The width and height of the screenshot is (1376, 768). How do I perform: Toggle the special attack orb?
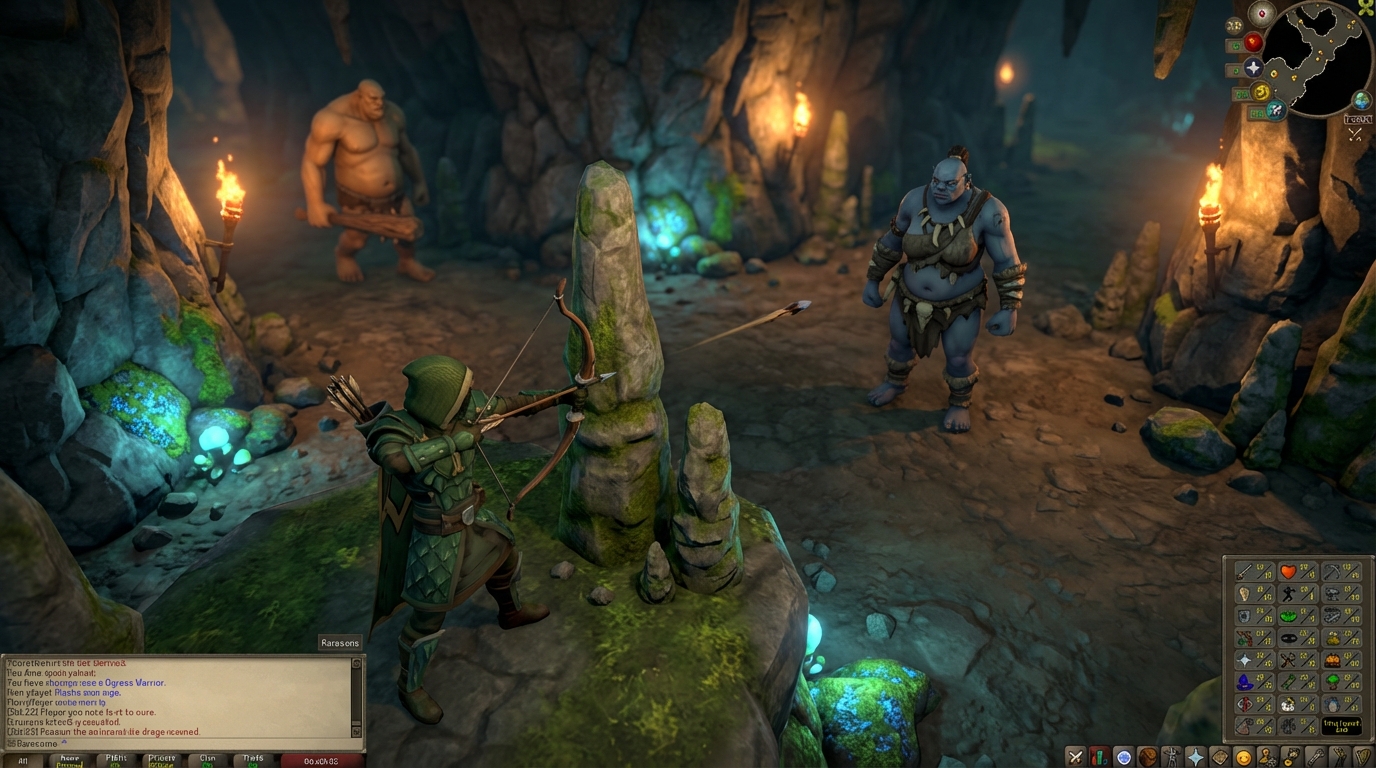click(x=1275, y=109)
